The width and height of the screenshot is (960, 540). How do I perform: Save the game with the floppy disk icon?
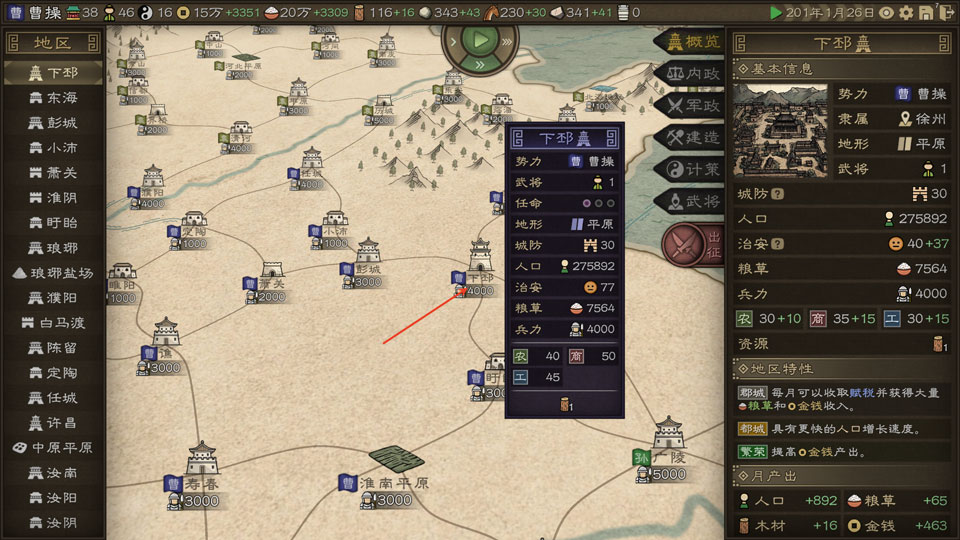[926, 13]
